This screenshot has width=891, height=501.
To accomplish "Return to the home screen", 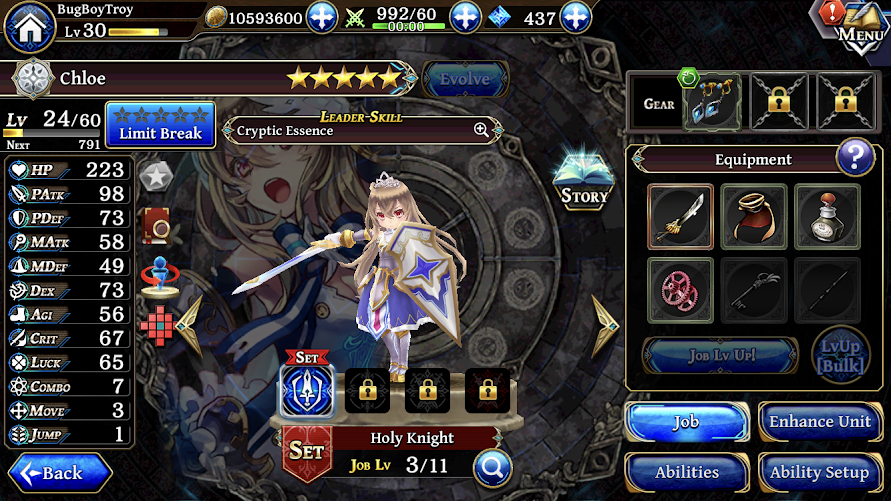I will click(x=29, y=26).
